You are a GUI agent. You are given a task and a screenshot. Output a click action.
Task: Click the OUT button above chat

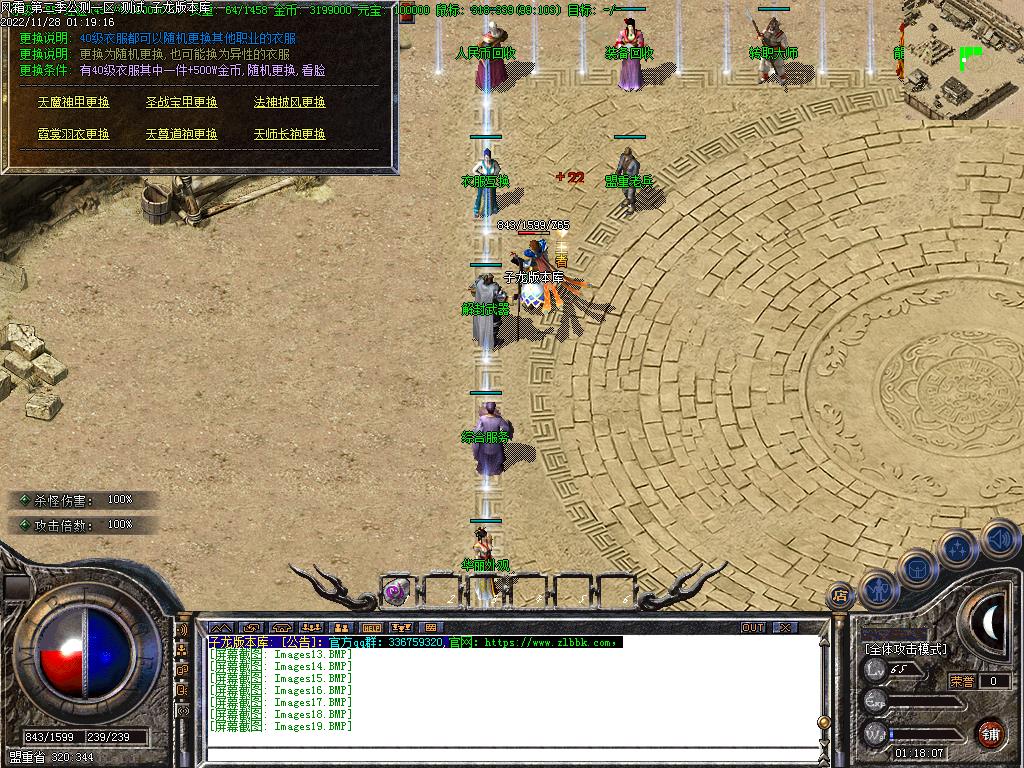point(753,628)
